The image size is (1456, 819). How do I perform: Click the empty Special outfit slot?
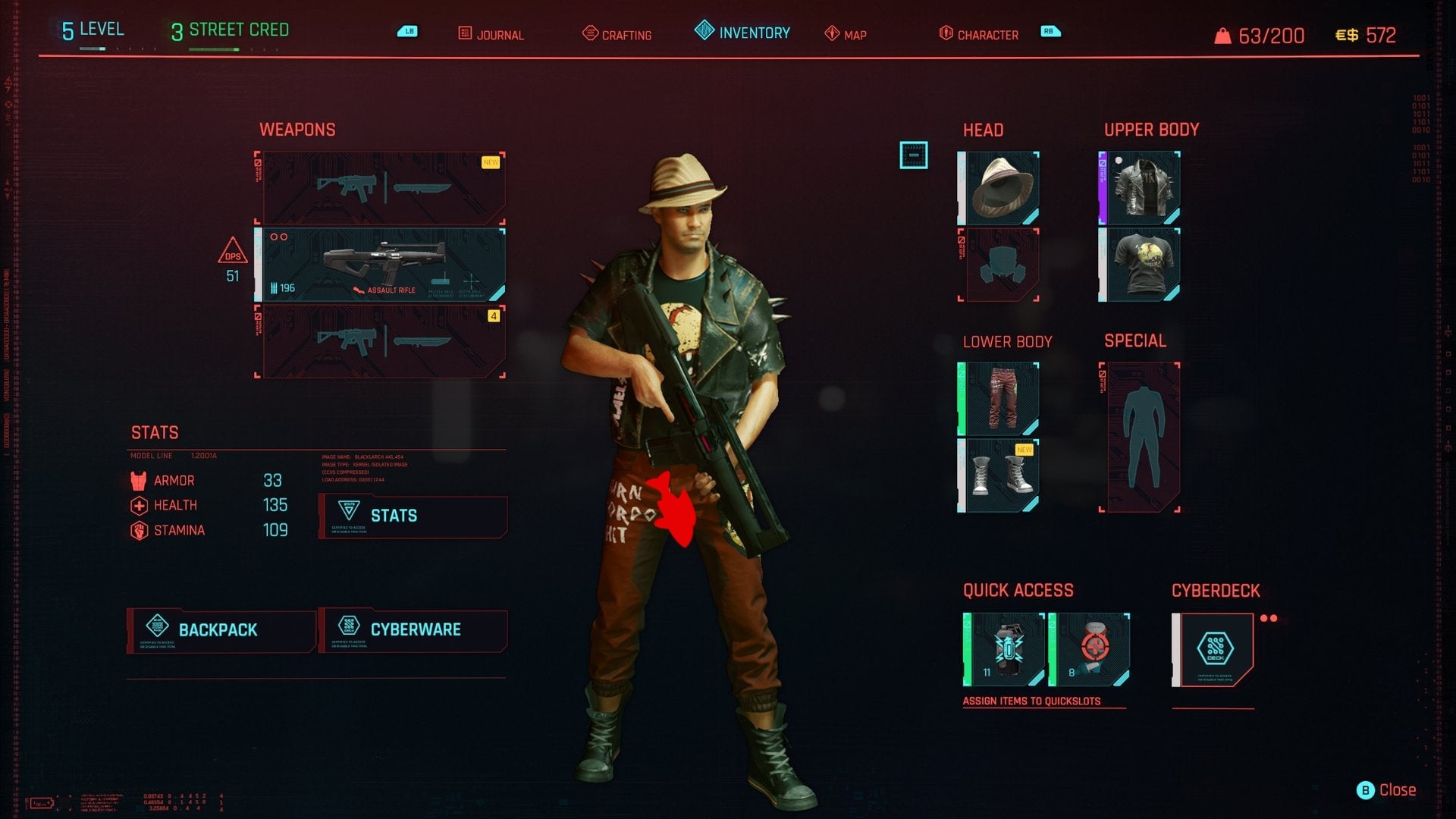coord(1141,438)
